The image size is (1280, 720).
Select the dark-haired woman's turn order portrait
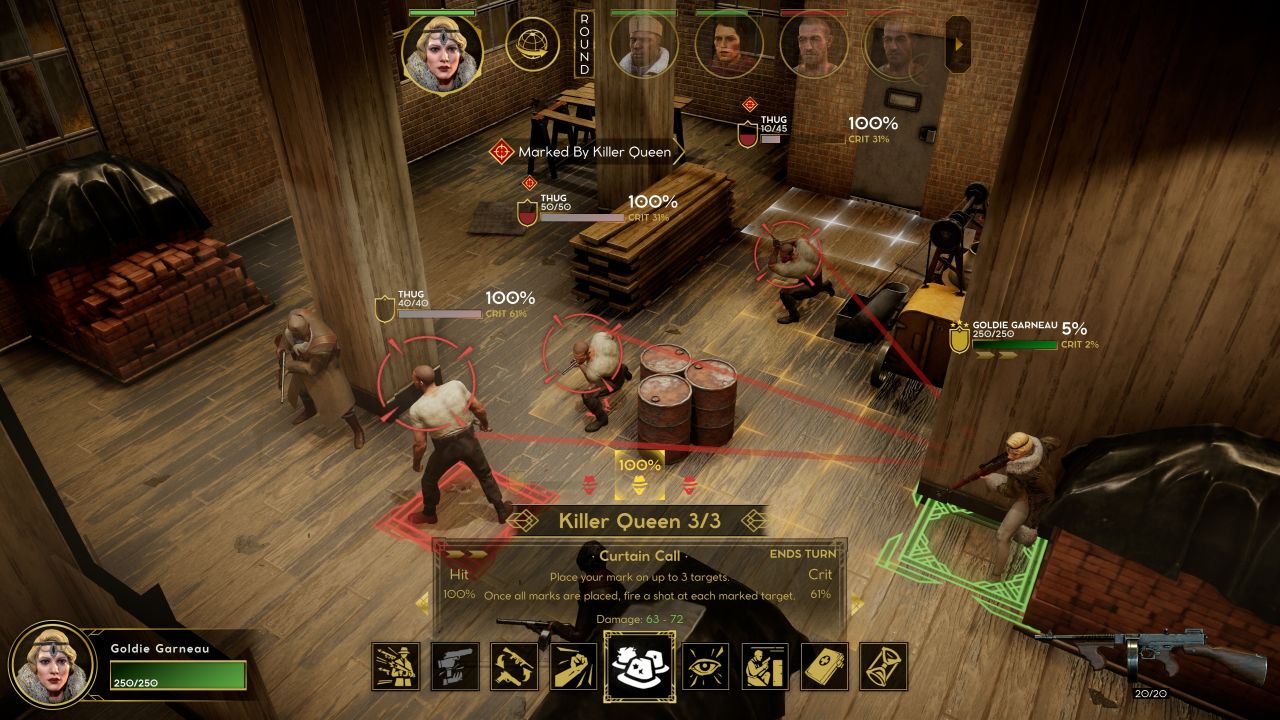729,45
